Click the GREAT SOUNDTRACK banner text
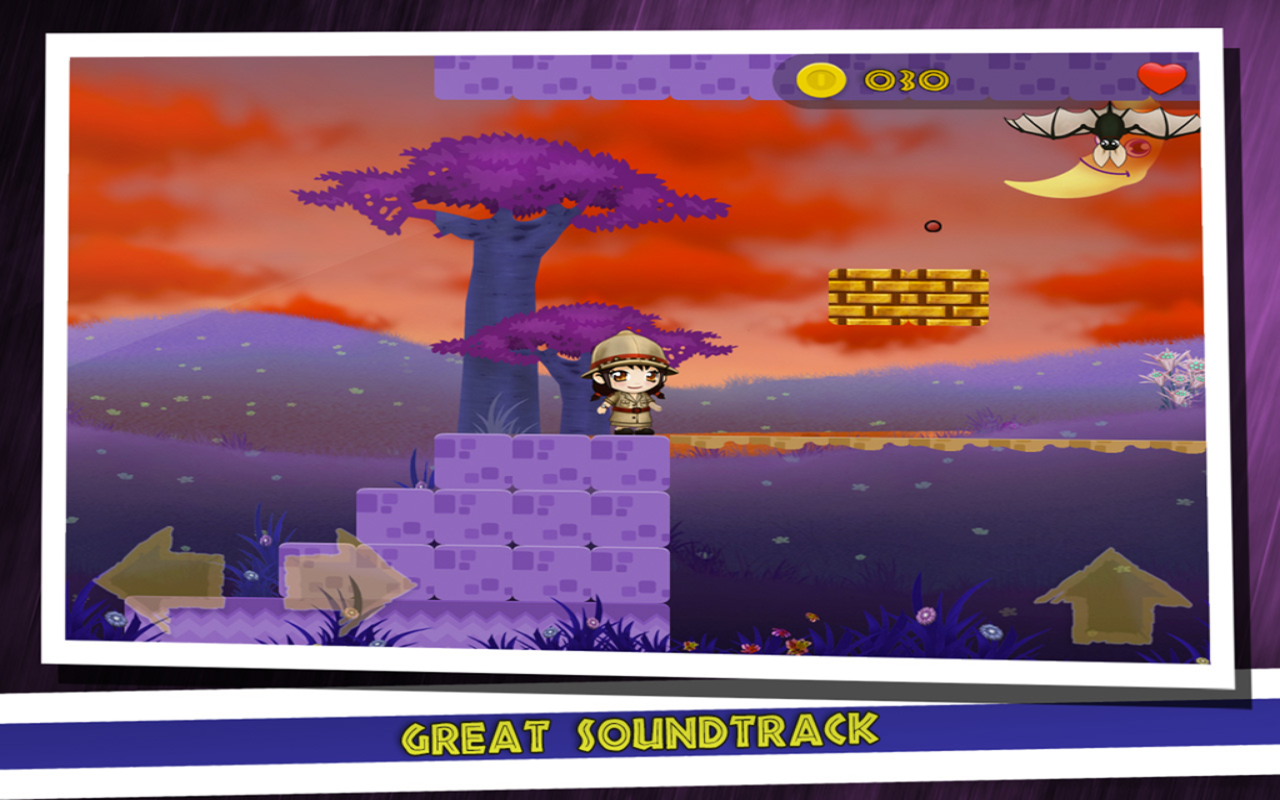 (x=638, y=733)
